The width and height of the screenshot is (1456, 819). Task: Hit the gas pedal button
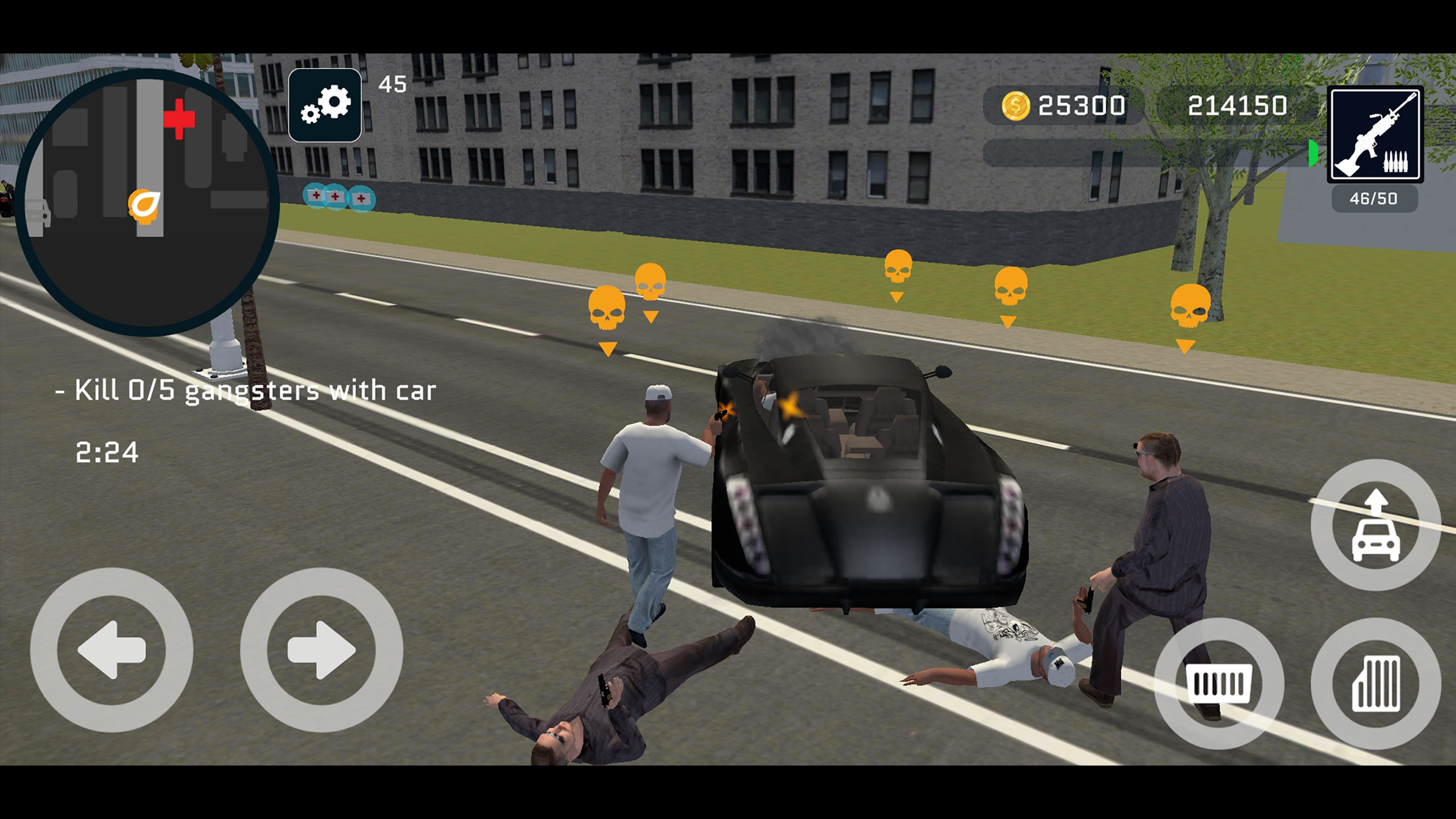click(1376, 683)
